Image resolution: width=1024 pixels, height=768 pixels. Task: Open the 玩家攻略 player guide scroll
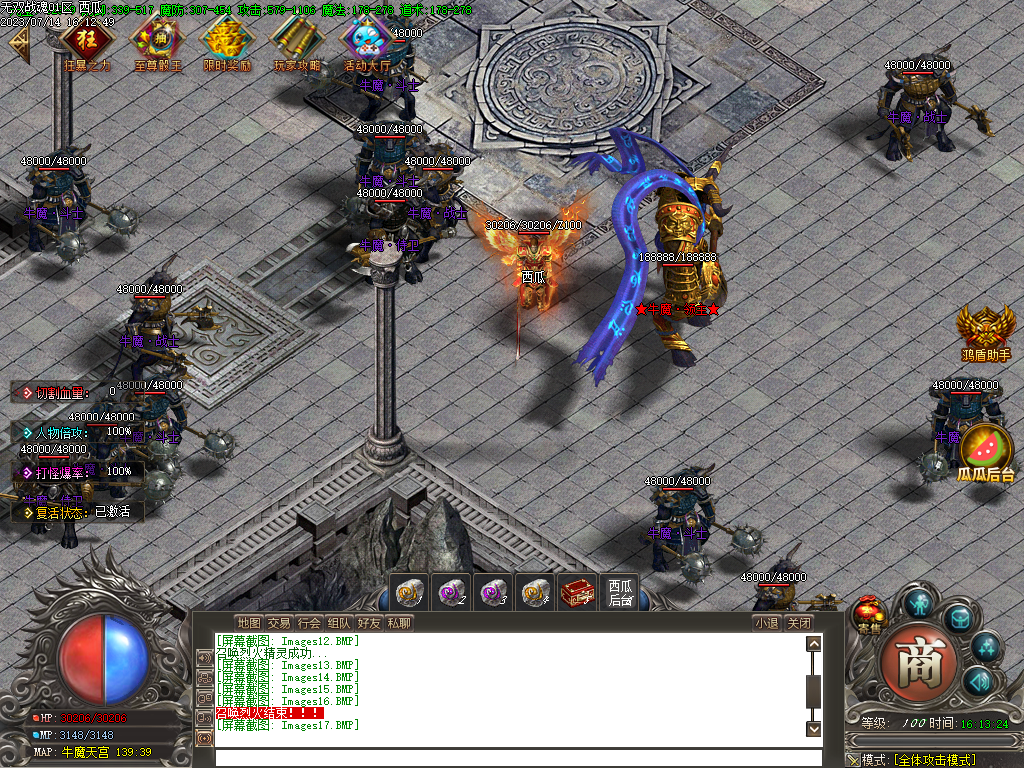click(x=297, y=42)
